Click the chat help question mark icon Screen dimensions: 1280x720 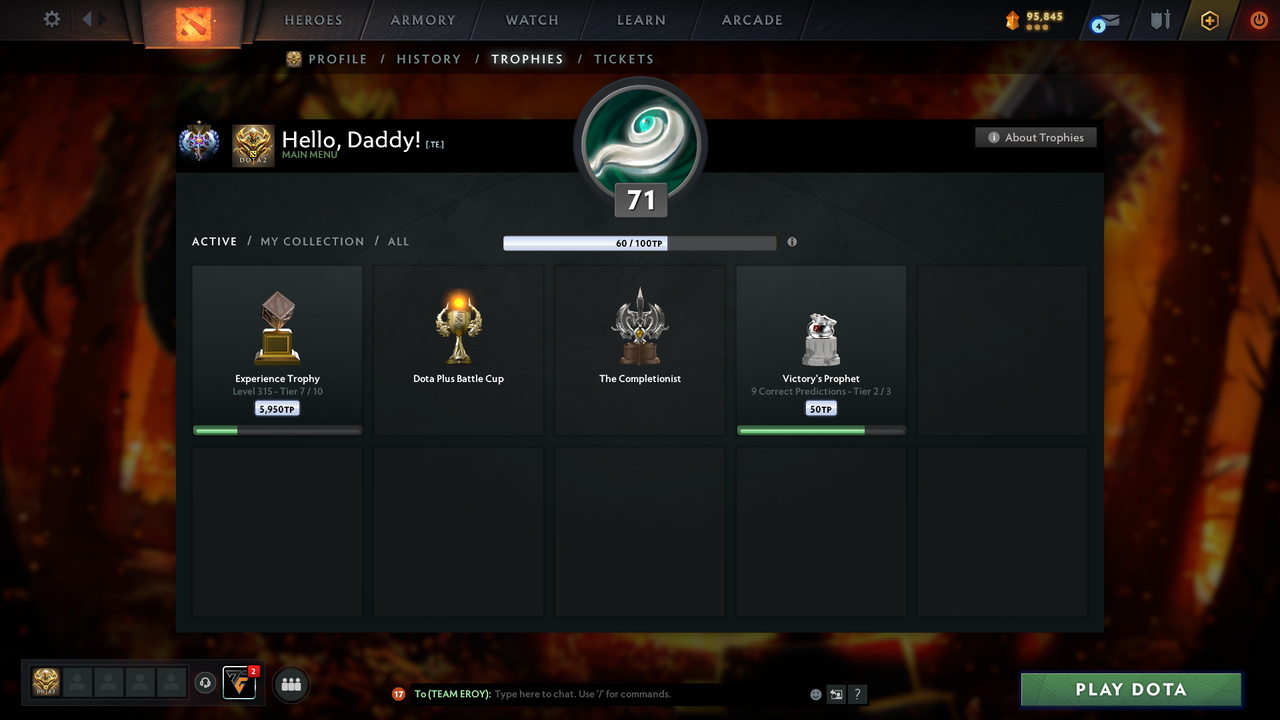(x=857, y=694)
